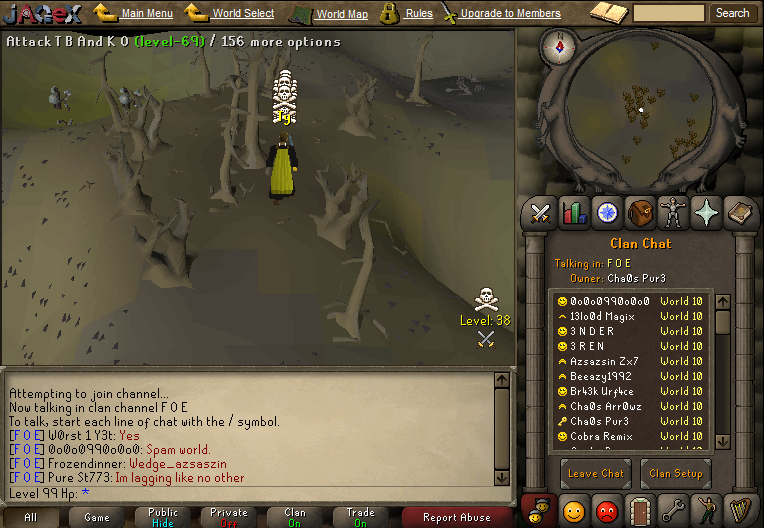The image size is (764, 528).
Task: Open the inventory backpack tab
Action: click(640, 212)
